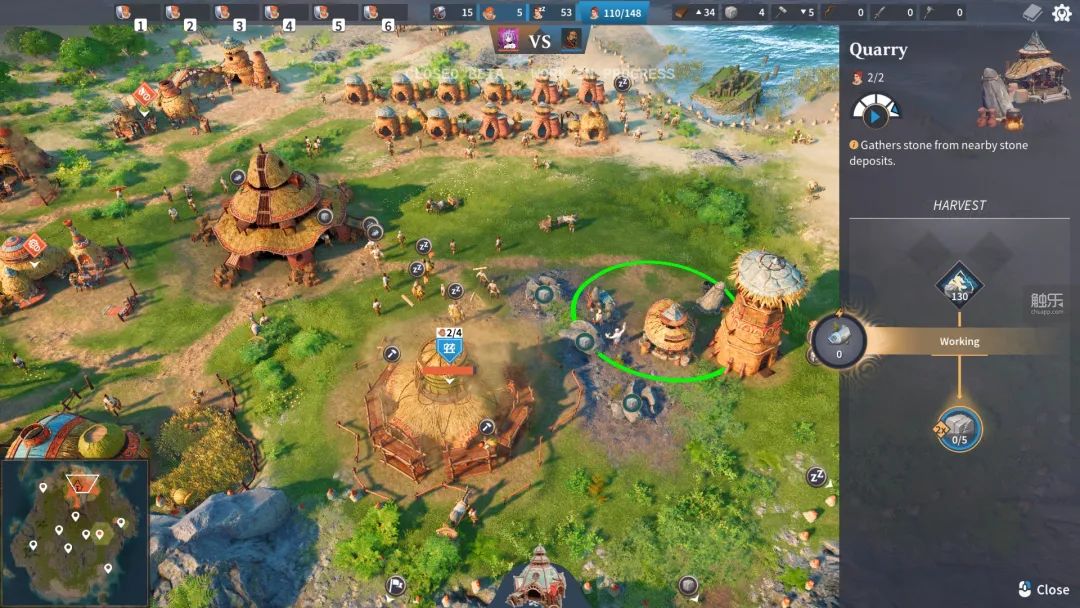Click the white flag icon at bottom
The image size is (1080, 608).
(397, 585)
